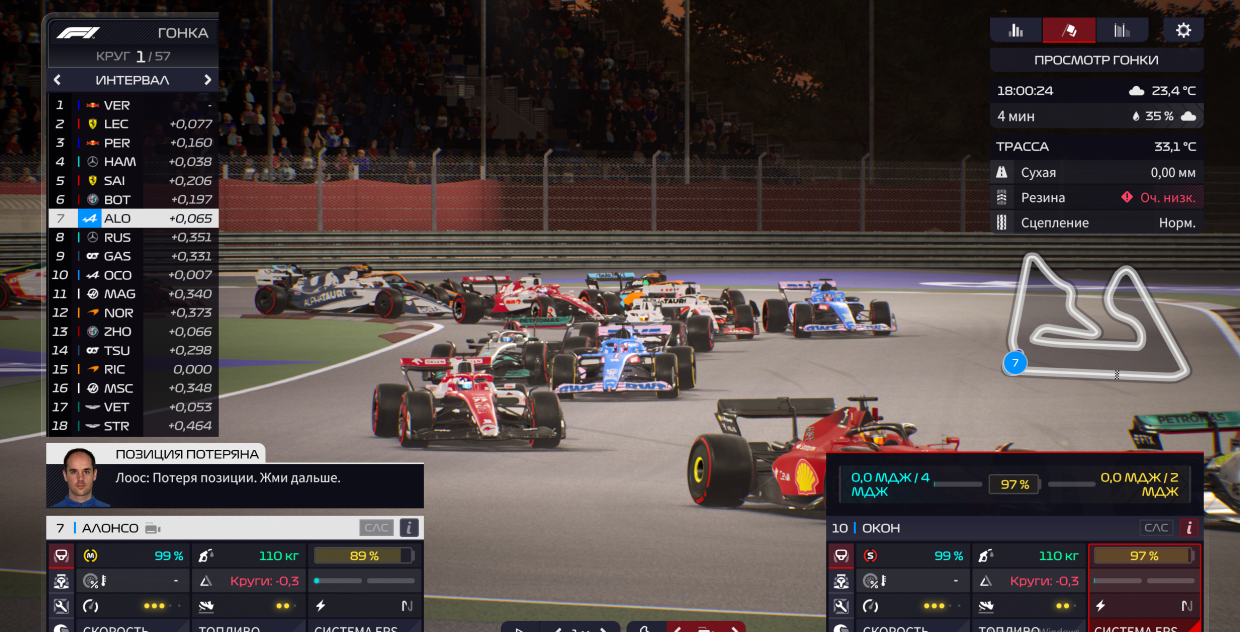
Task: Click car 7 marker on track map
Action: pos(1015,363)
